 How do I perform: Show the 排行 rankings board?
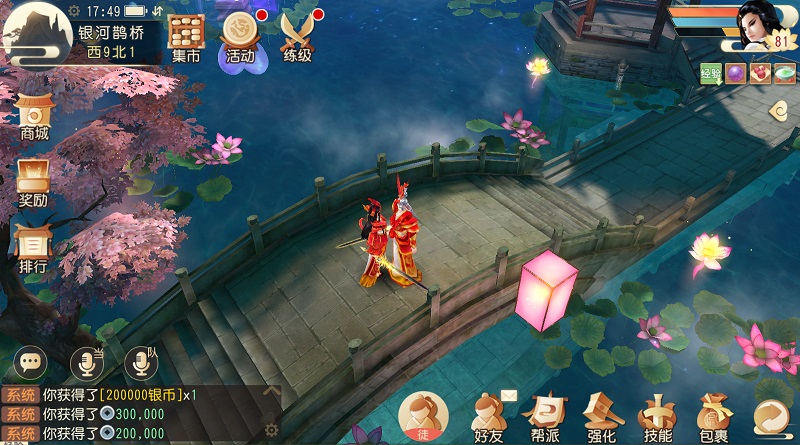34,249
